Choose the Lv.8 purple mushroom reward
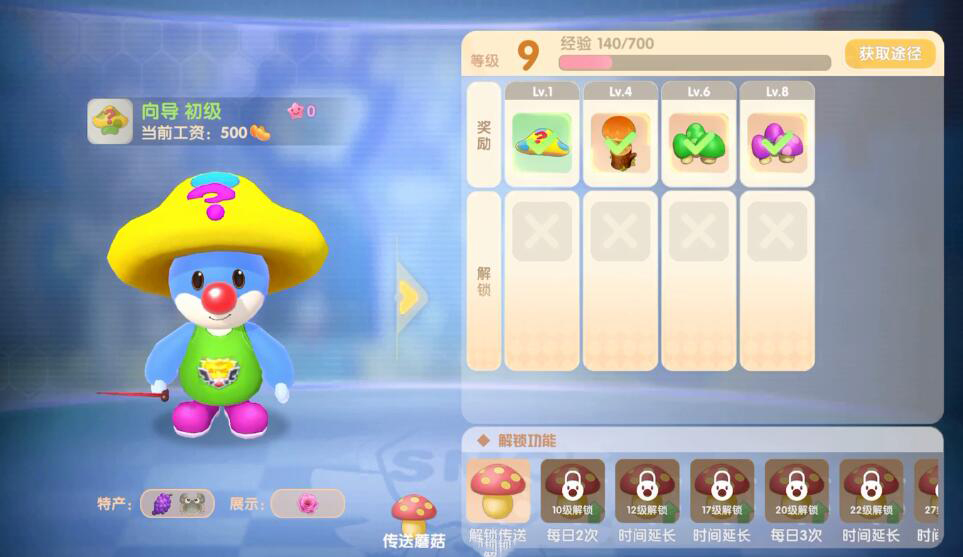The width and height of the screenshot is (963, 557). [776, 142]
